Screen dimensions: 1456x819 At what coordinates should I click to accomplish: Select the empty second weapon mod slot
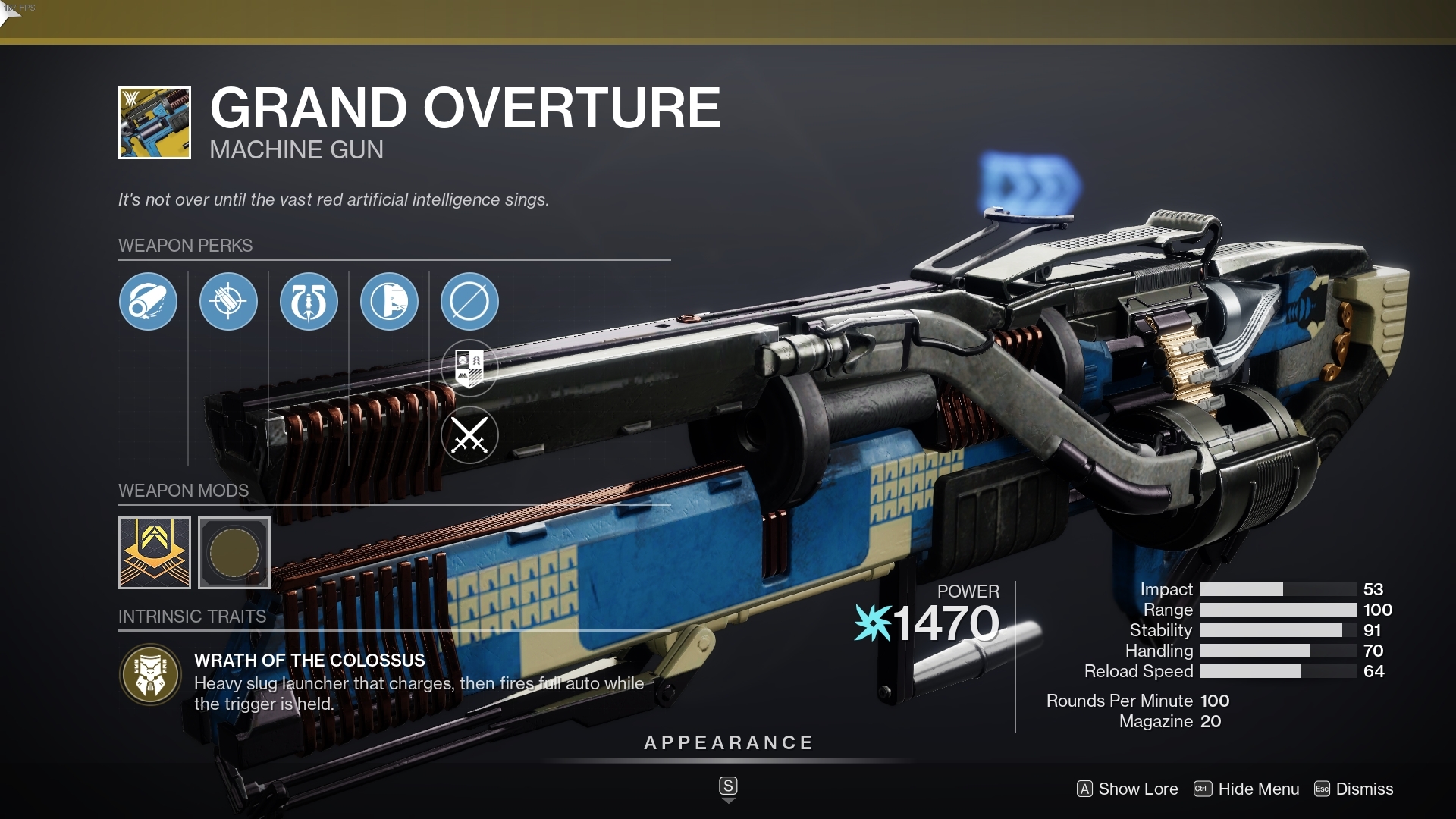pyautogui.click(x=234, y=553)
